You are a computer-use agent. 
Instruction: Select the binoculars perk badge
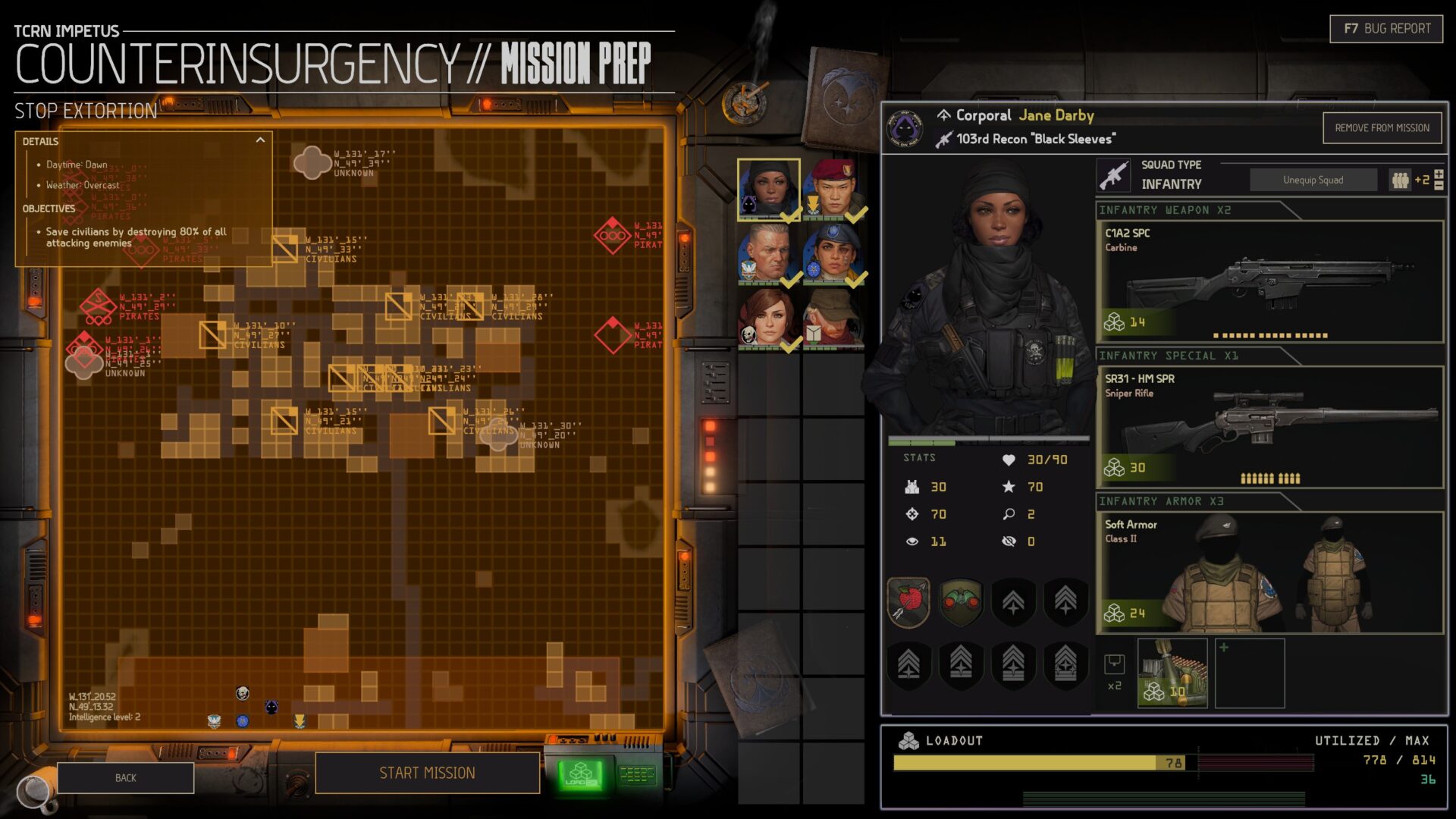point(961,602)
